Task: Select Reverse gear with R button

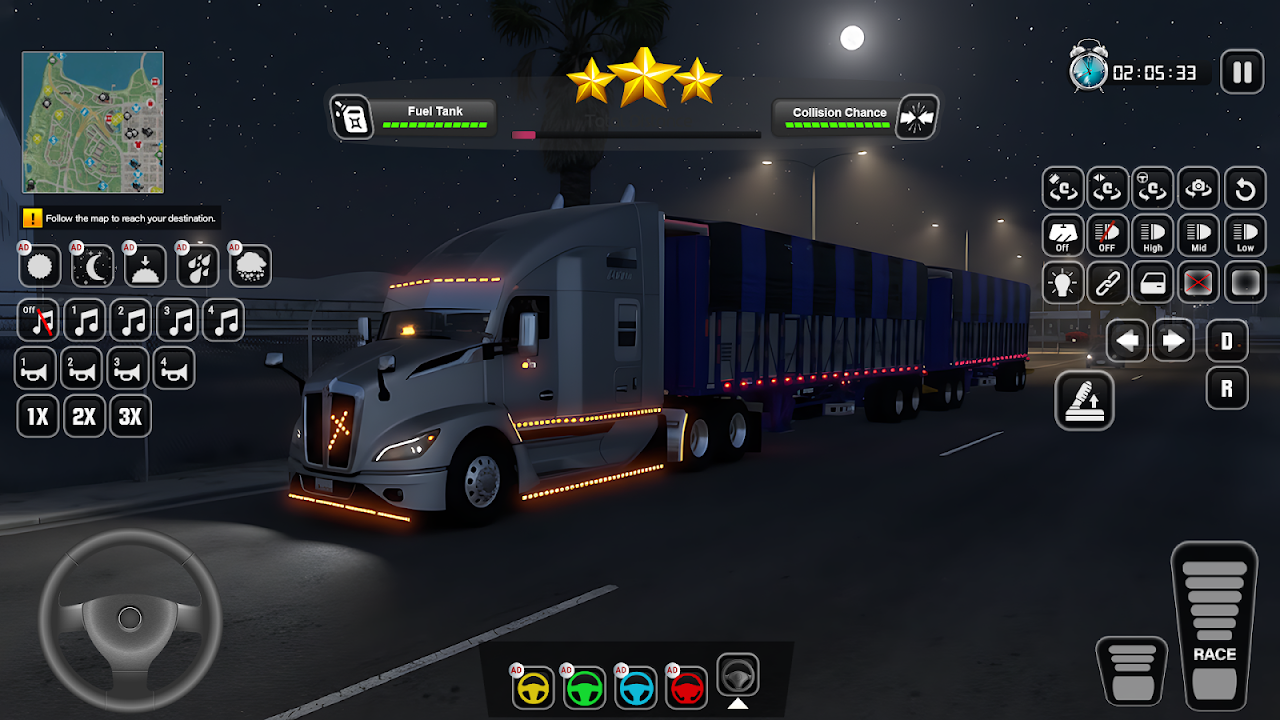Action: click(1227, 388)
